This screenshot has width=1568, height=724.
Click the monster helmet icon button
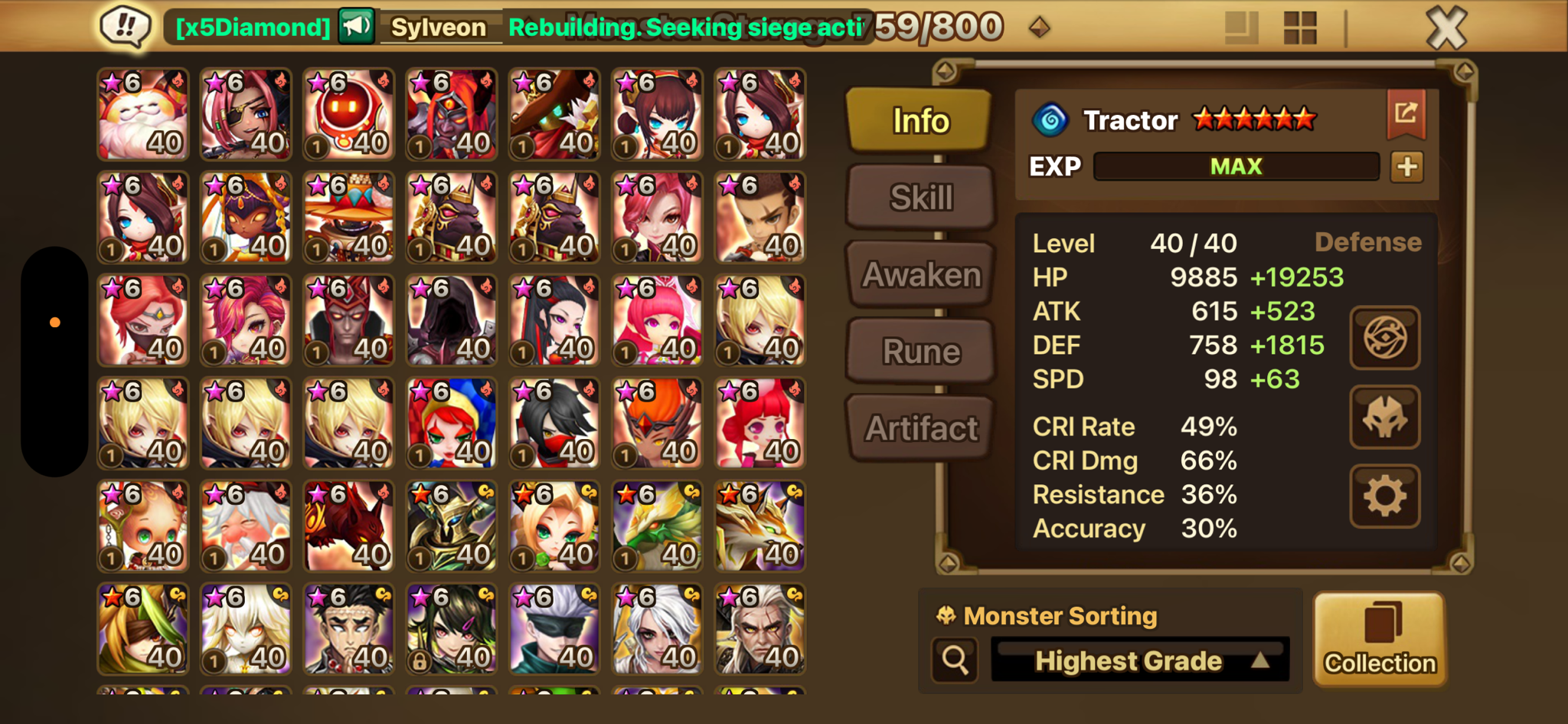1384,417
